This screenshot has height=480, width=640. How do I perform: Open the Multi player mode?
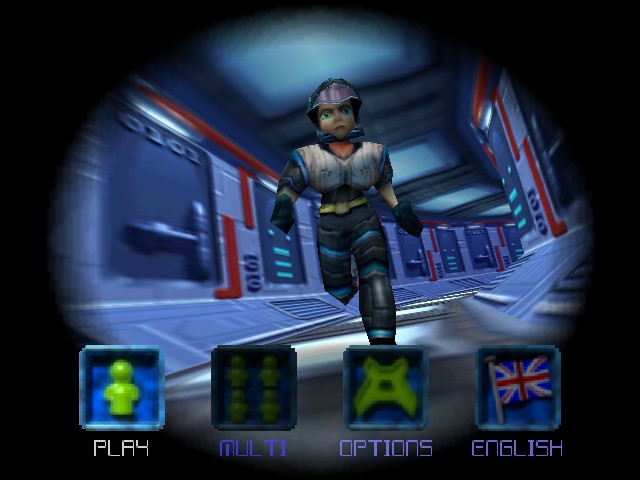pyautogui.click(x=253, y=388)
